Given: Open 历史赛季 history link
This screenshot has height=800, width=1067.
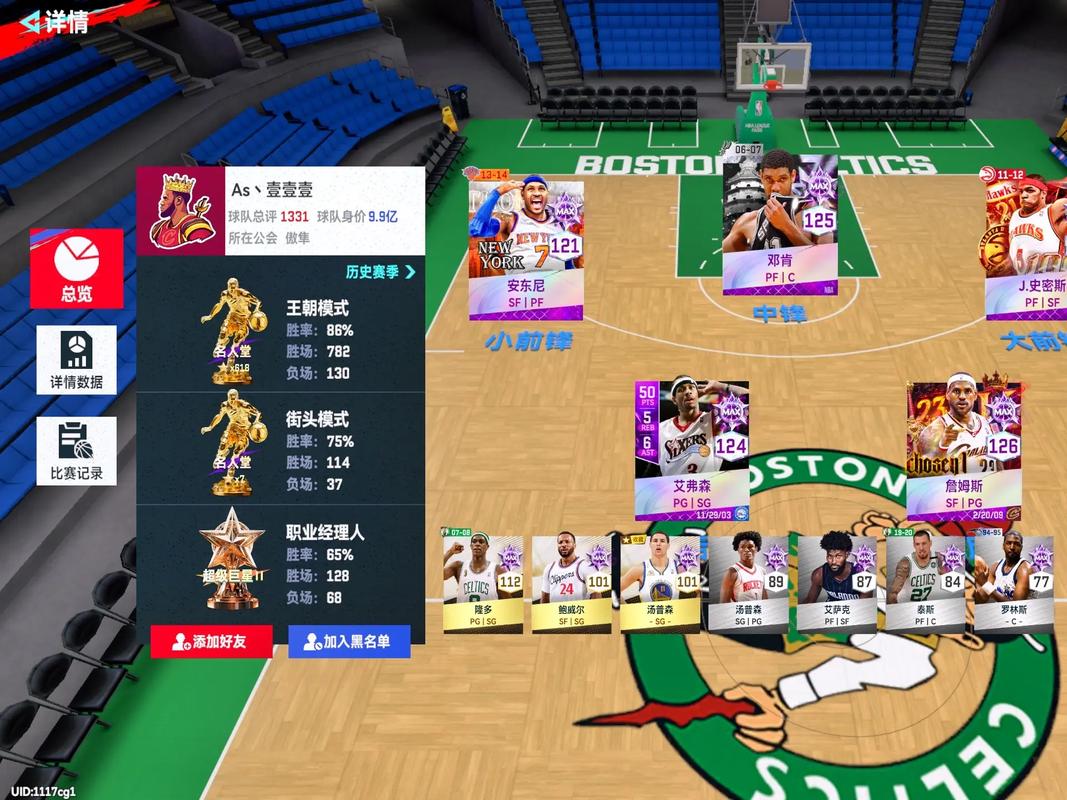Looking at the screenshot, I should coord(380,271).
